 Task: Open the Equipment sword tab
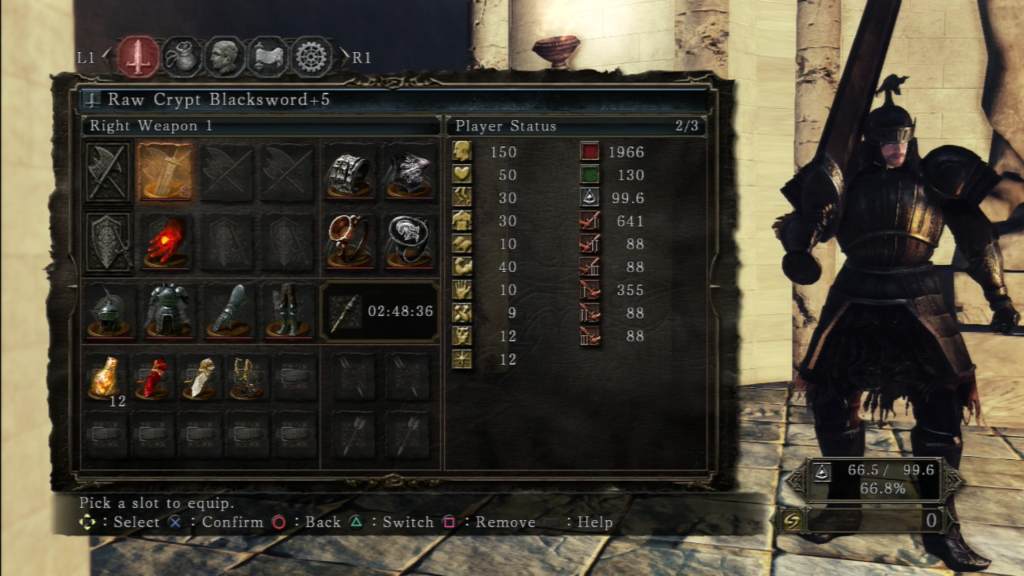pos(138,57)
